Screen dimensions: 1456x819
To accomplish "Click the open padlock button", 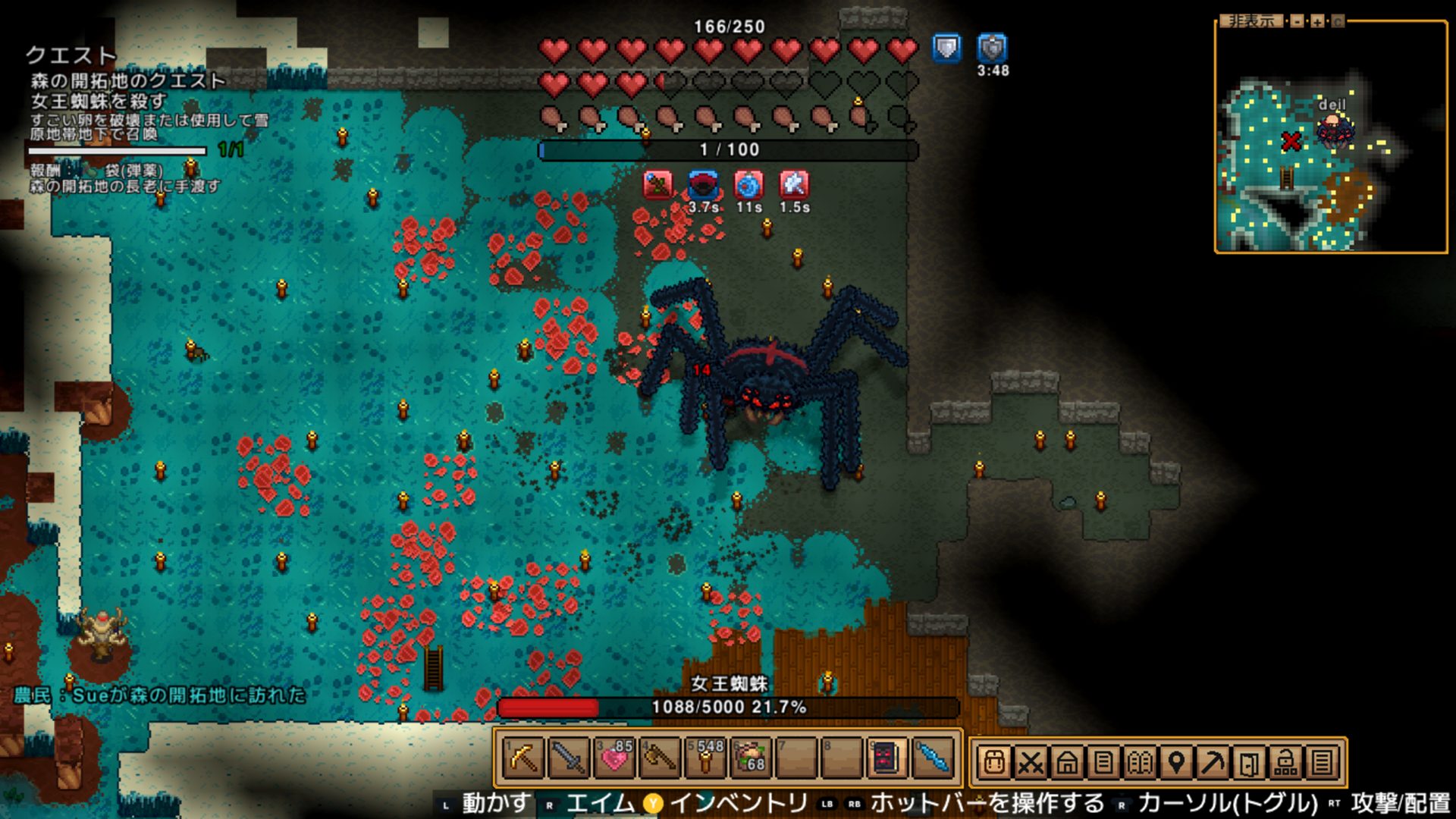I will click(1285, 761).
